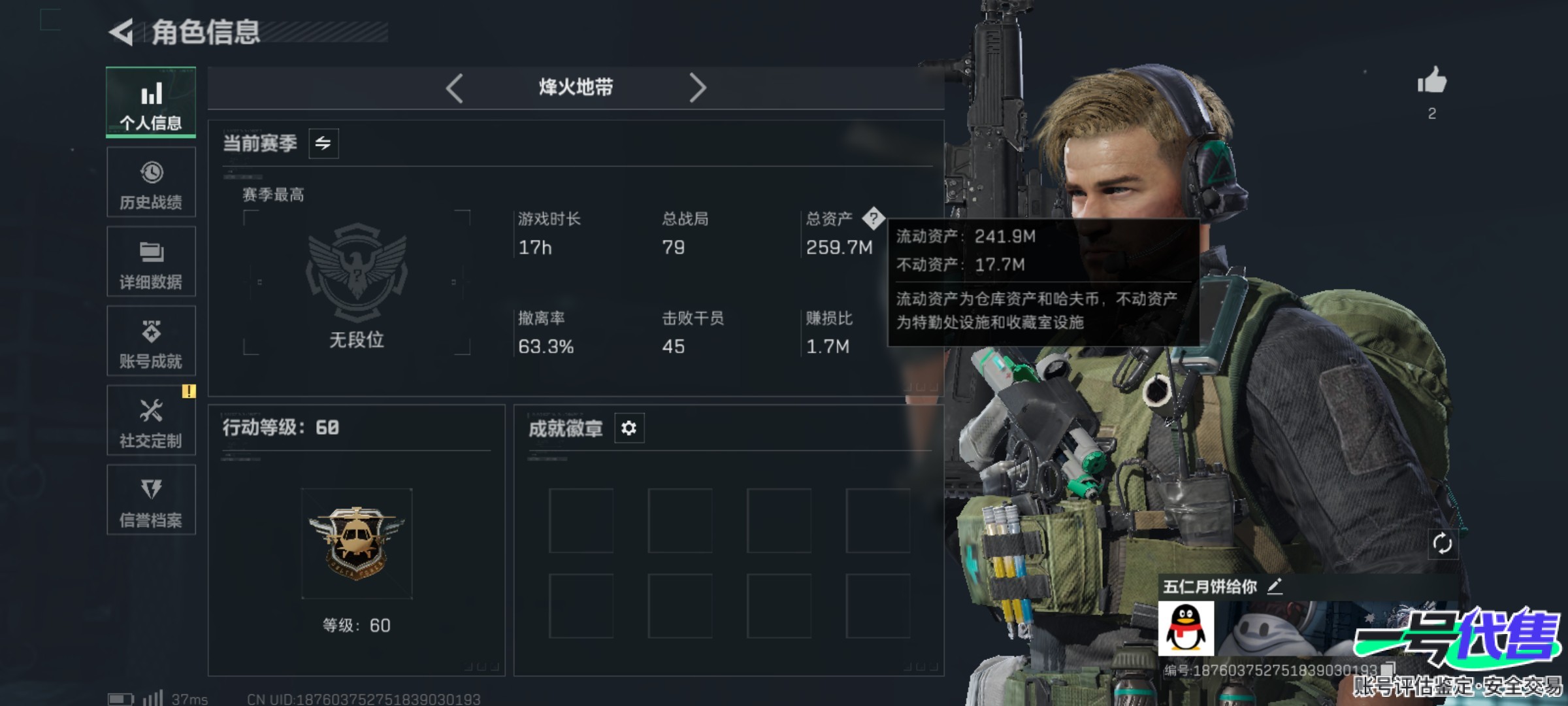1568x706 pixels.
Task: Show the 账号成就 tab
Action: tap(151, 341)
